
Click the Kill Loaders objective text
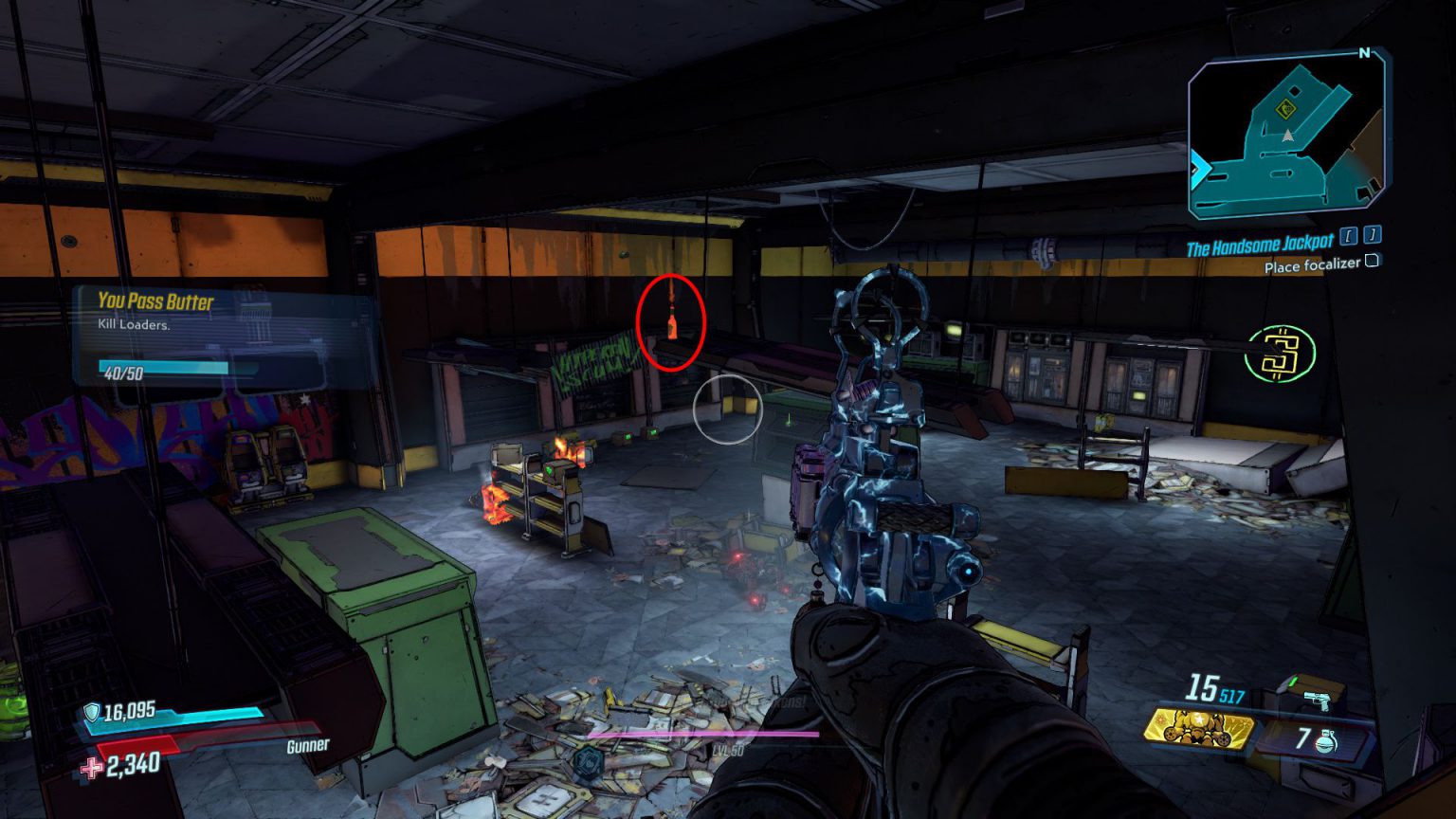[134, 325]
